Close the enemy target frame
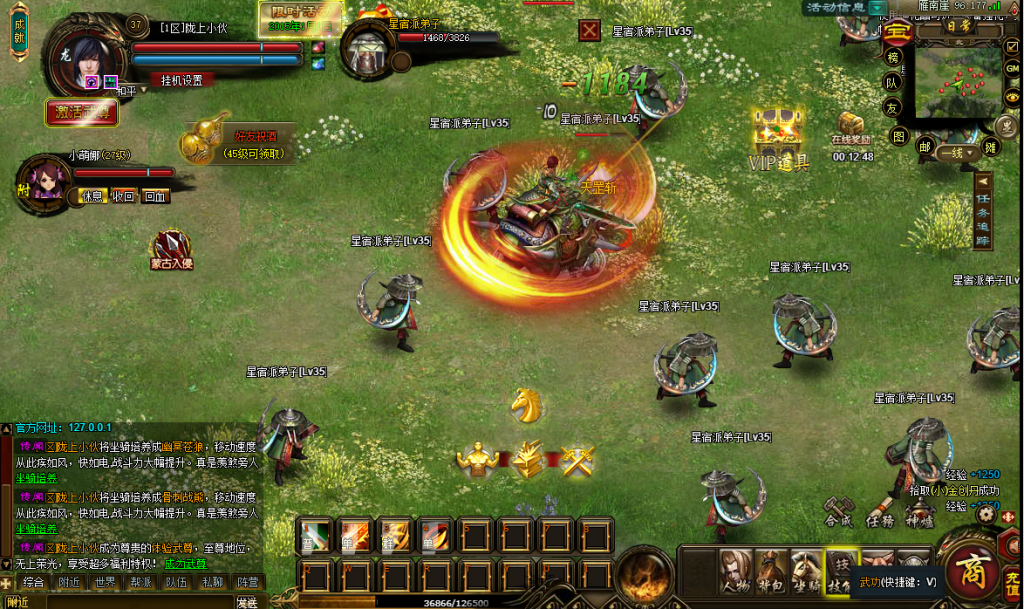The width and height of the screenshot is (1024, 609). click(590, 30)
